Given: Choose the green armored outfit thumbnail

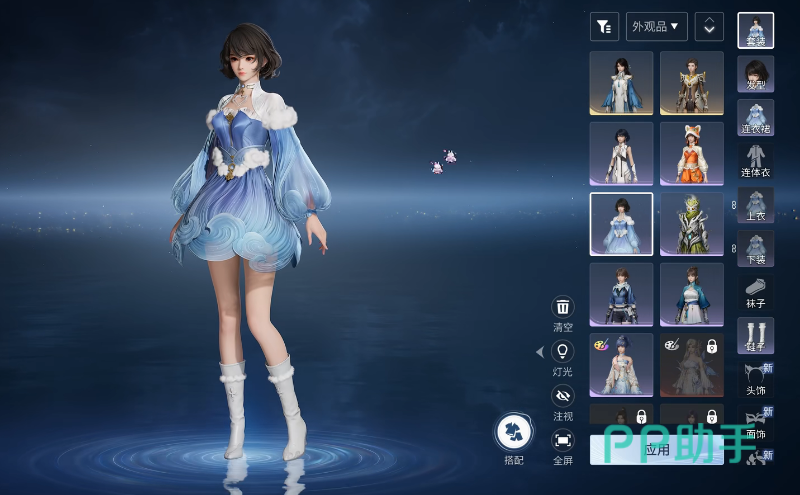Looking at the screenshot, I should [x=691, y=224].
